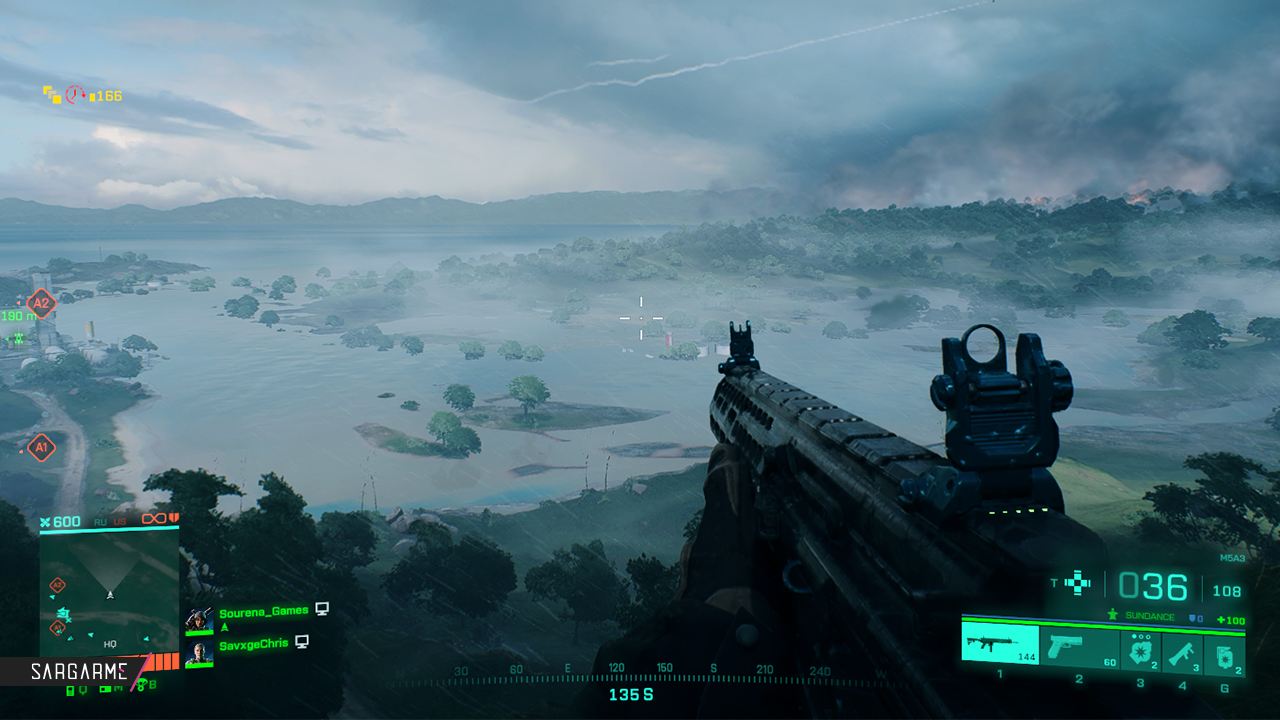
Task: Click the A1 objective marker in the world view
Action: click(41, 447)
